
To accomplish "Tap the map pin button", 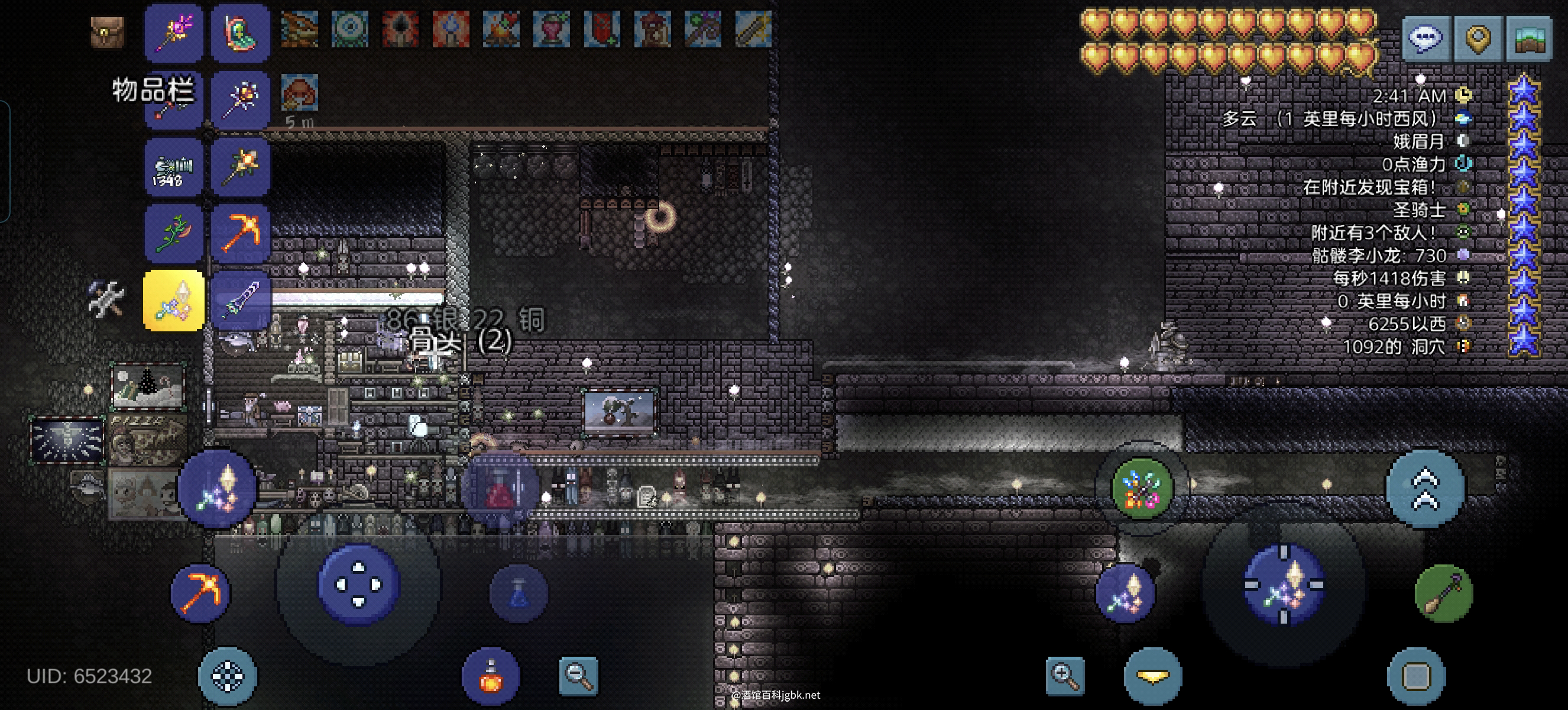I will tap(1478, 38).
